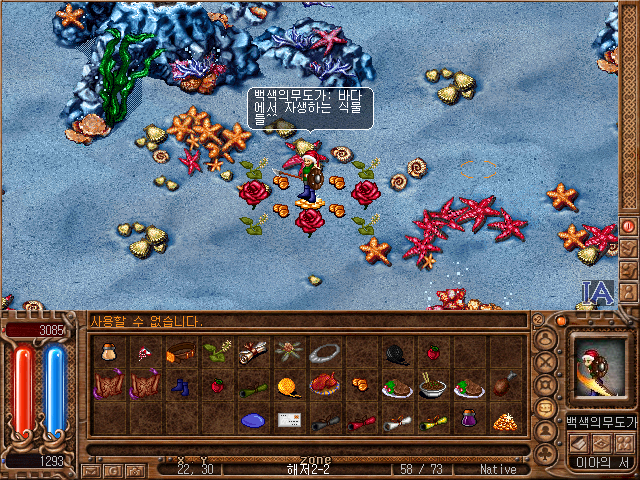Select the silver ring item
This screenshot has height=480, width=640.
(325, 352)
